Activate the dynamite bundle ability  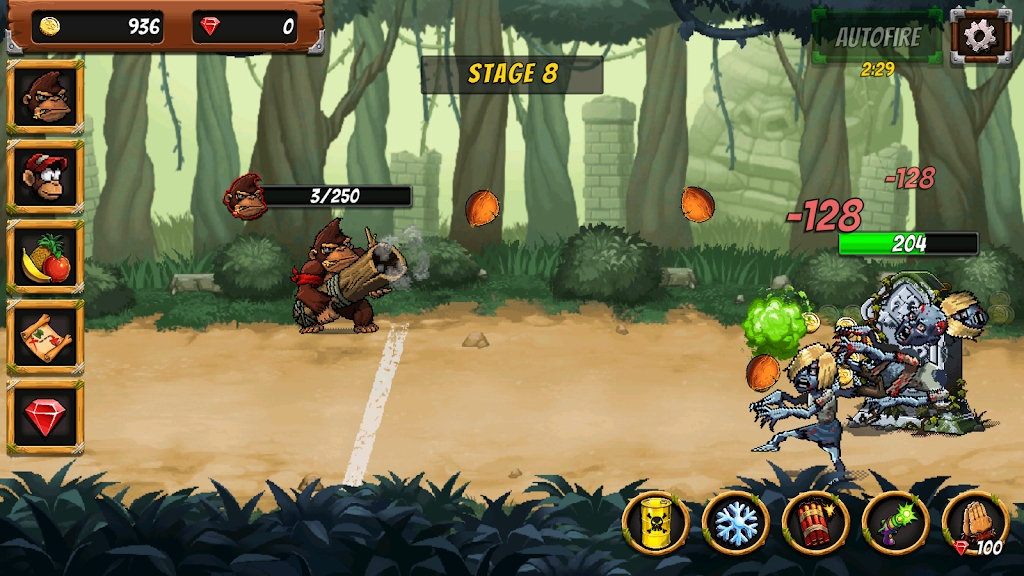[816, 522]
